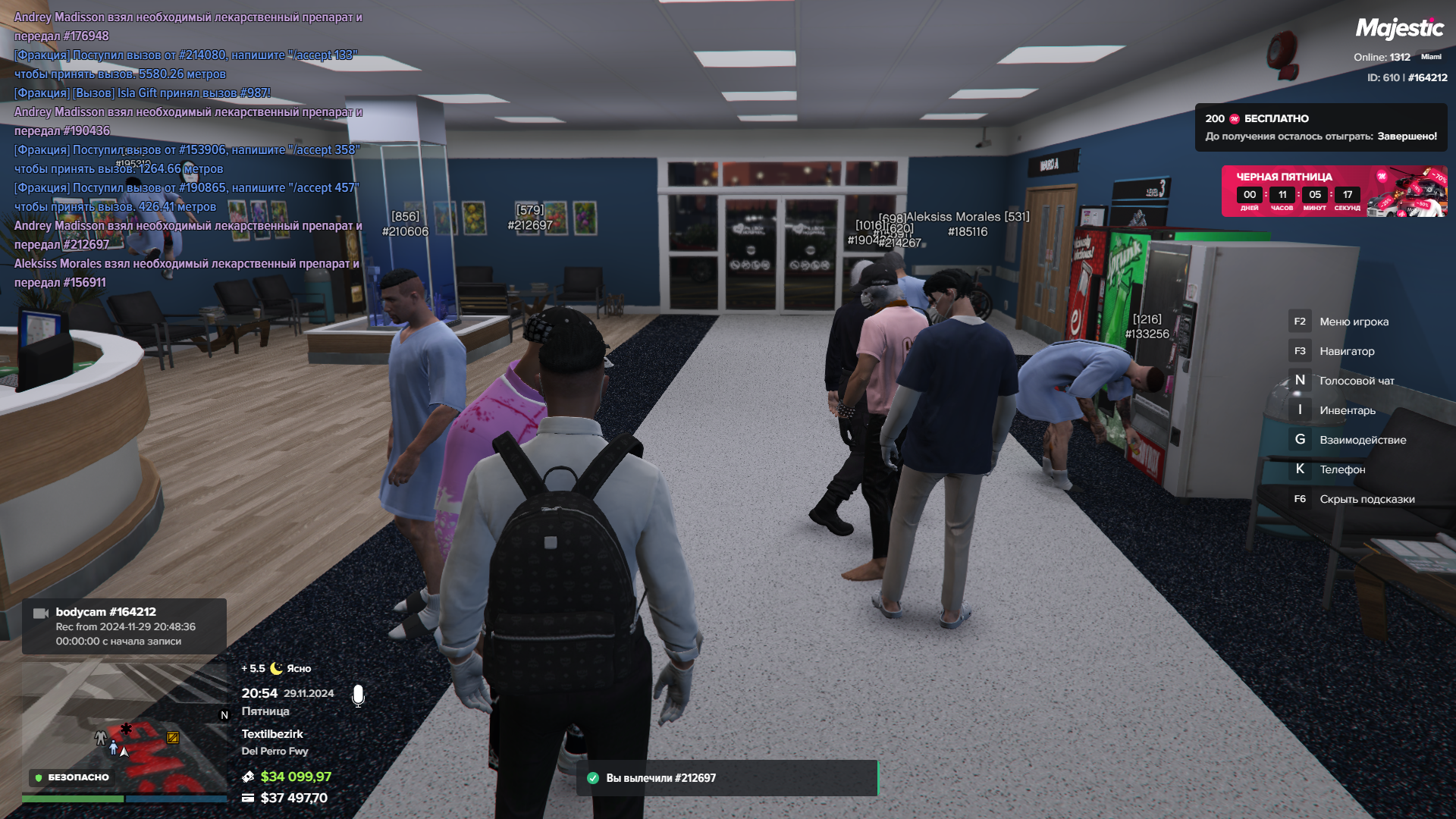The height and width of the screenshot is (819, 1456).
Task: Select the bodycam #164212 recording panel
Action: 124,626
